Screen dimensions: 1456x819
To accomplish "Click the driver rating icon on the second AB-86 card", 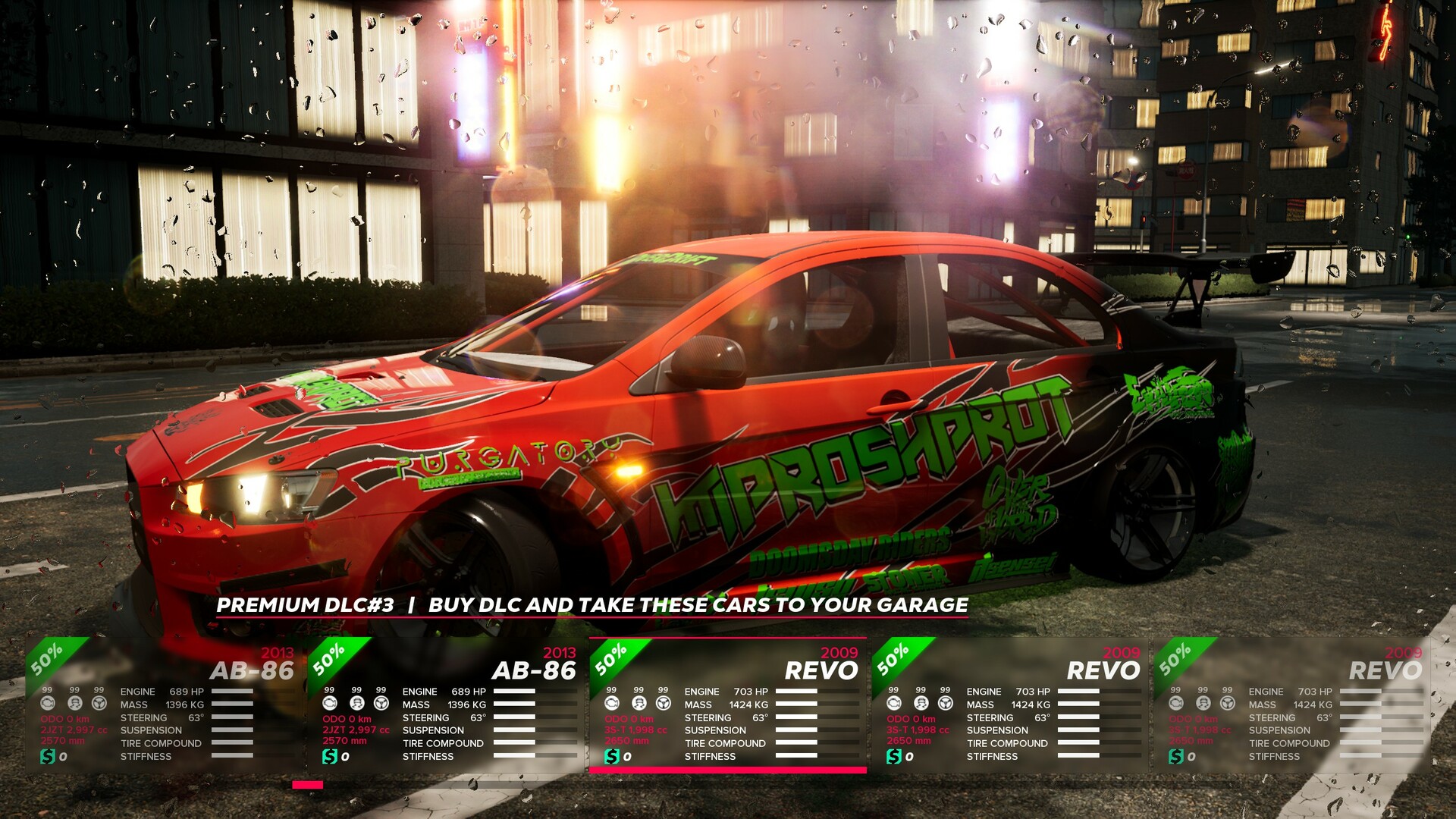I will click(356, 703).
